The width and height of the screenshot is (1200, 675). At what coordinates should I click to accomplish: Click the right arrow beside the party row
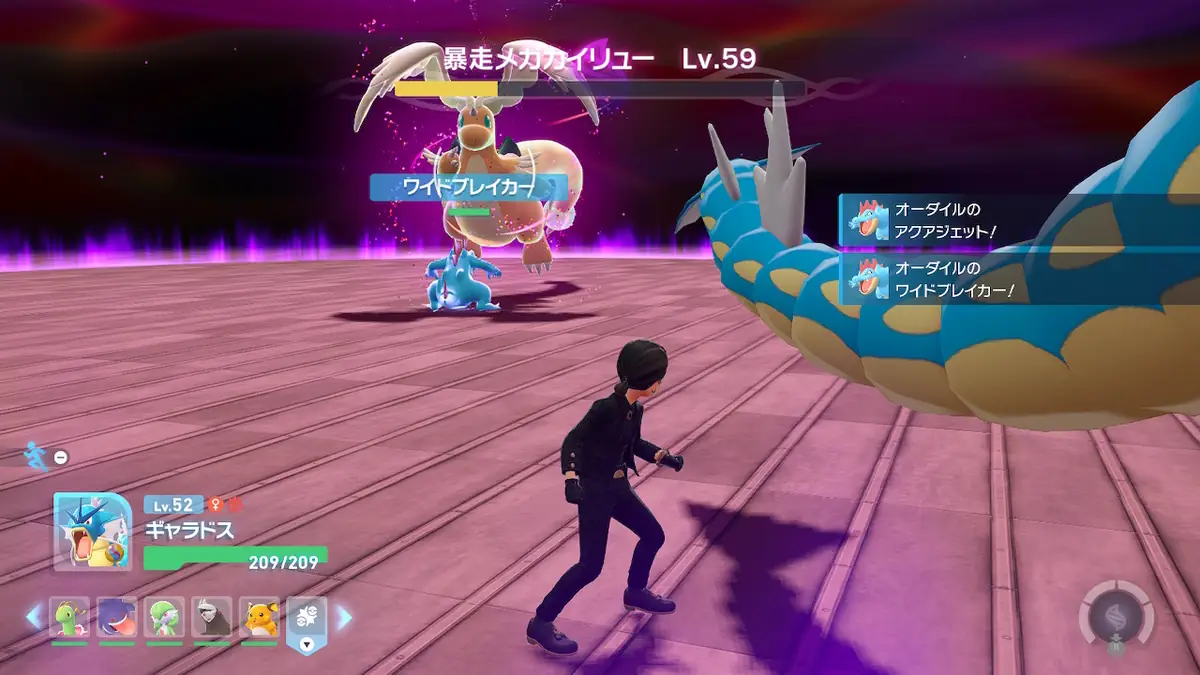tap(344, 618)
